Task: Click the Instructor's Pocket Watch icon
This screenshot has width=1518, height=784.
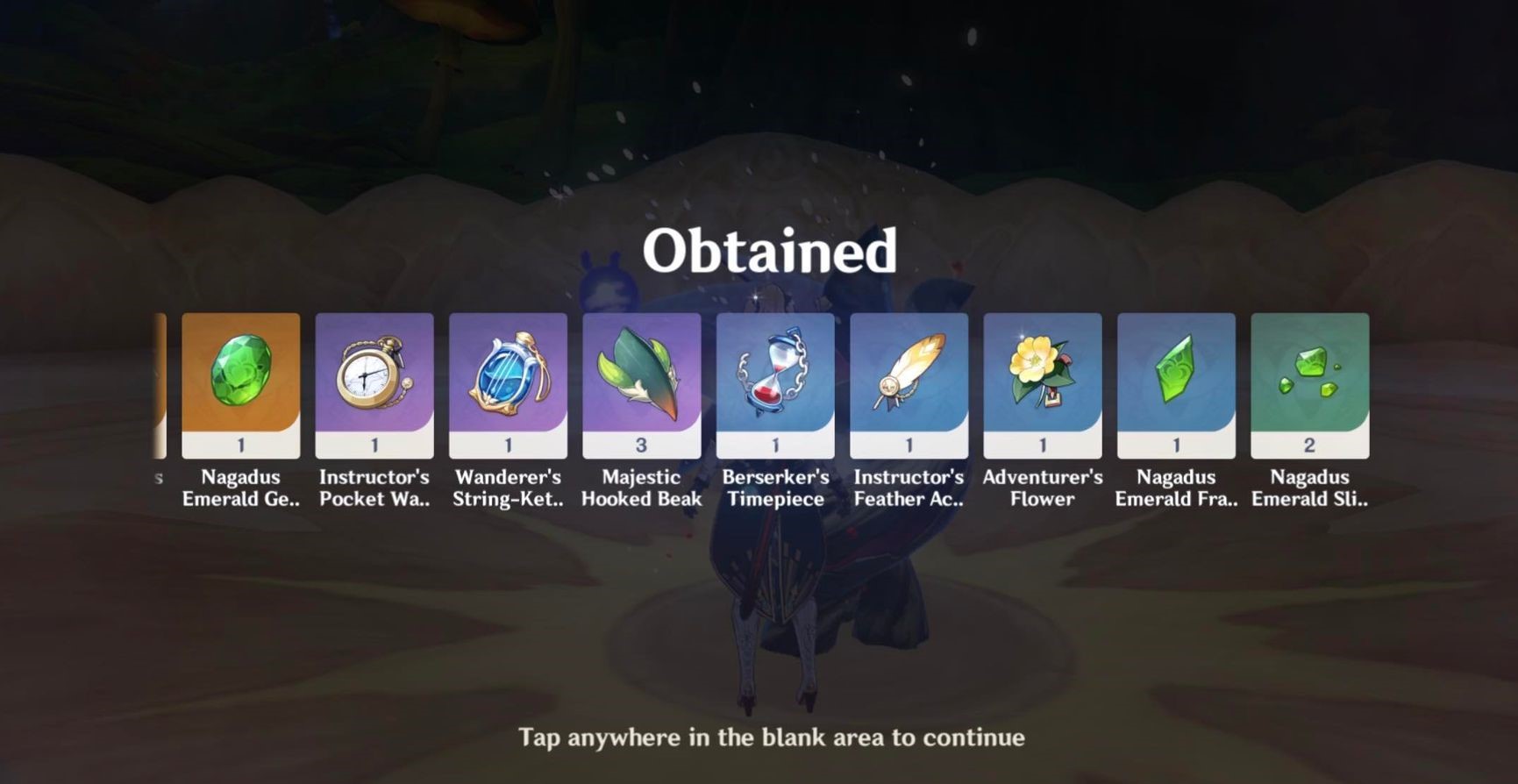Action: click(x=374, y=377)
